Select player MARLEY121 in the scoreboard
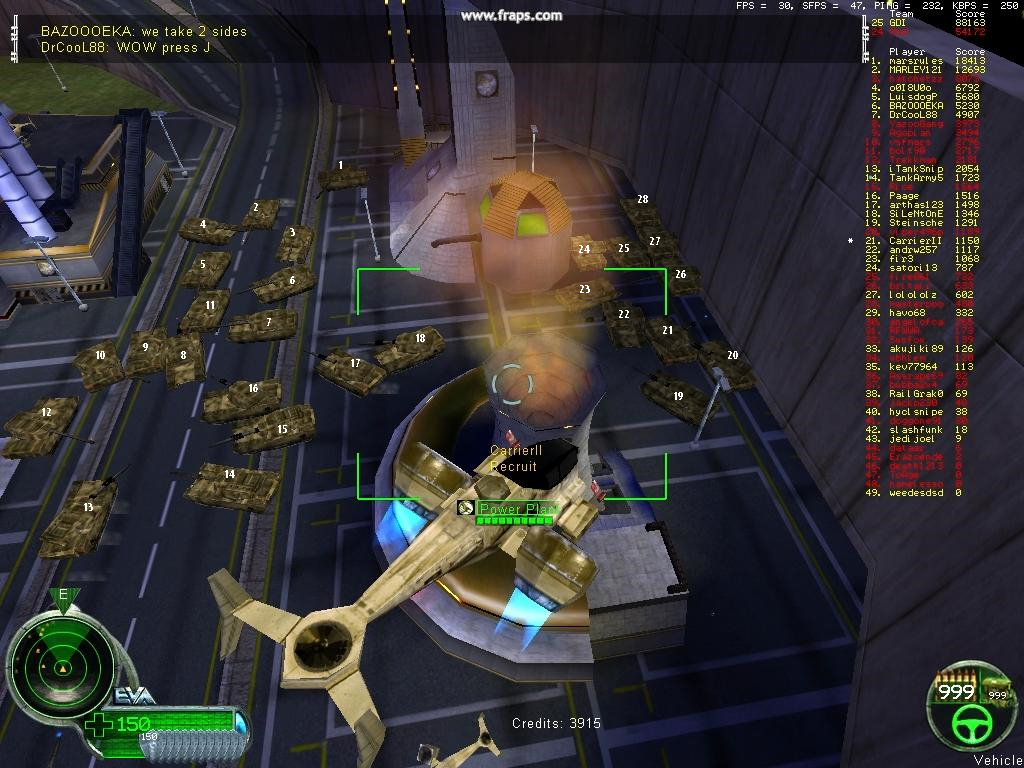This screenshot has width=1024, height=768. click(x=915, y=70)
